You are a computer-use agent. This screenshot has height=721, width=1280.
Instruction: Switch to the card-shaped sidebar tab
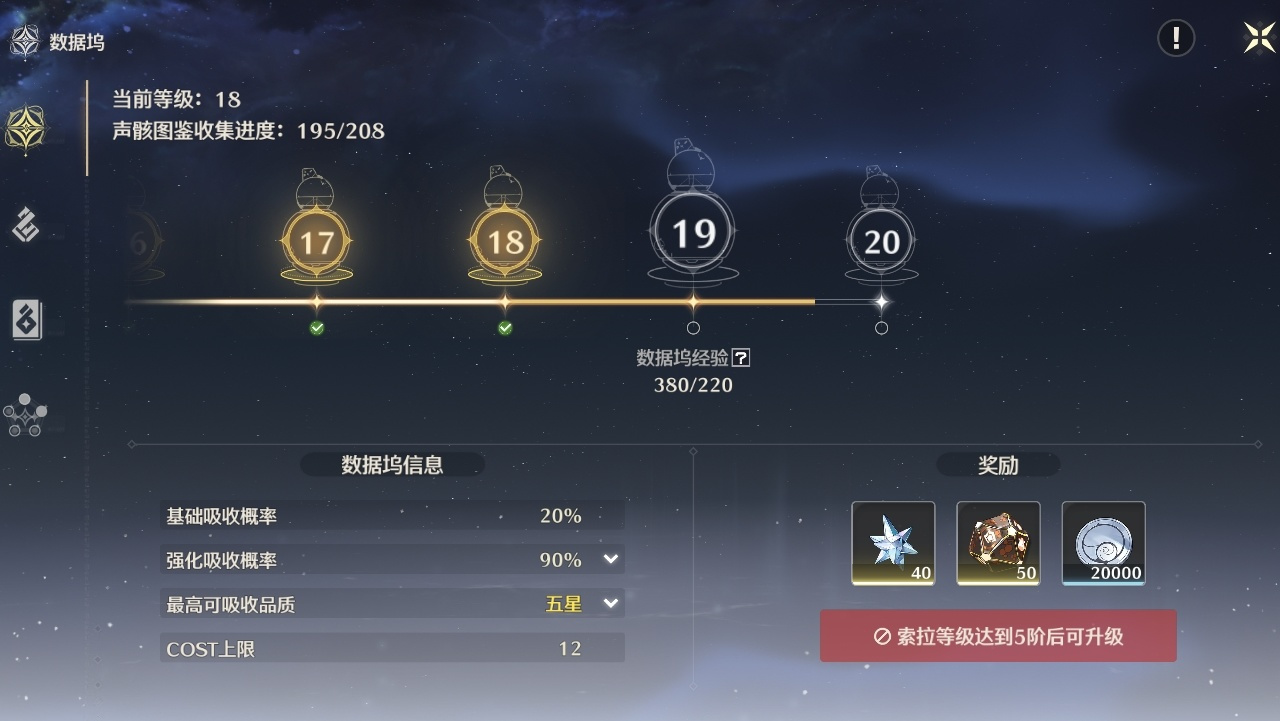pos(26,320)
